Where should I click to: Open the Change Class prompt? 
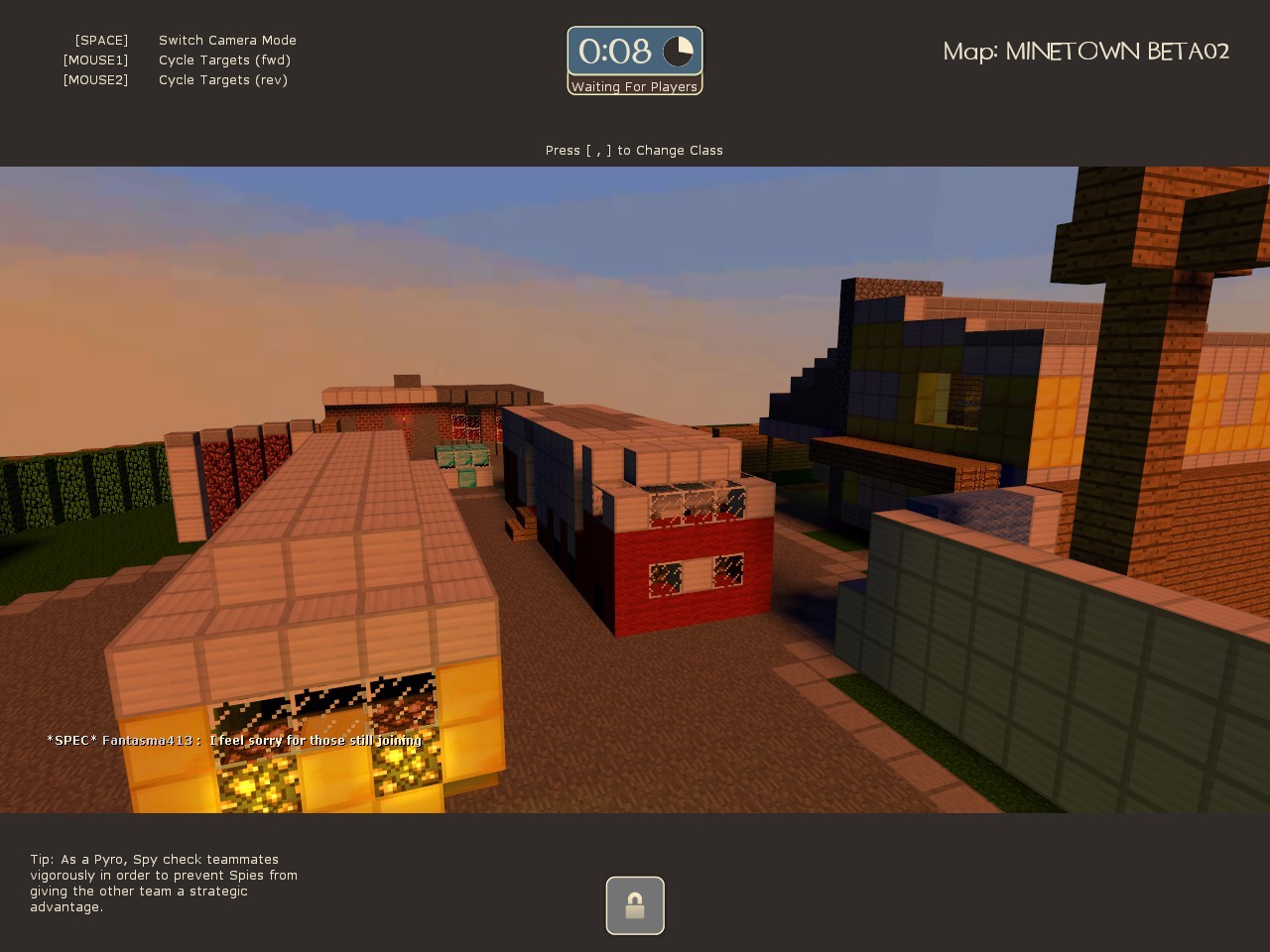pyautogui.click(x=634, y=150)
